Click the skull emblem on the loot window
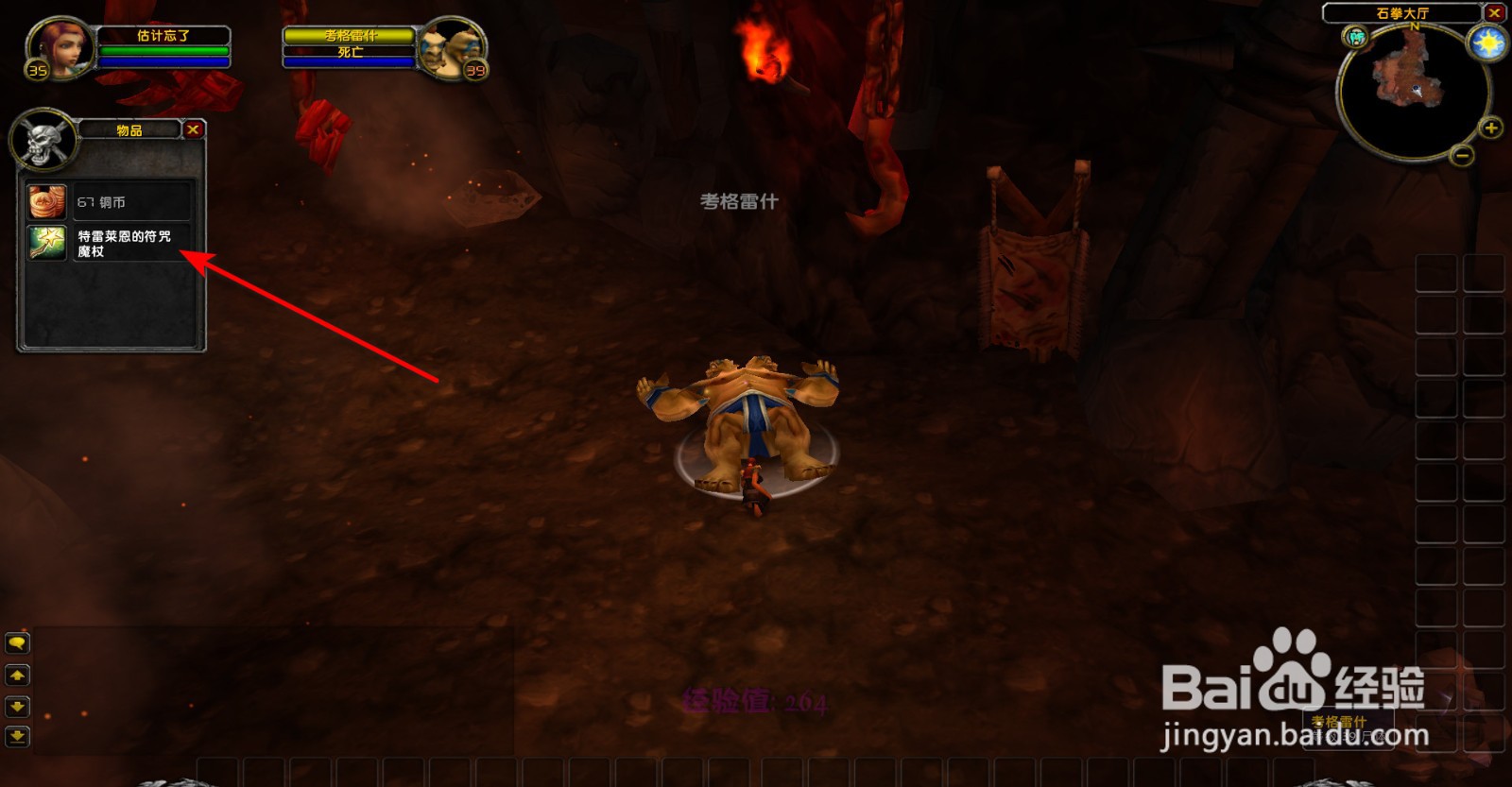 click(44, 137)
